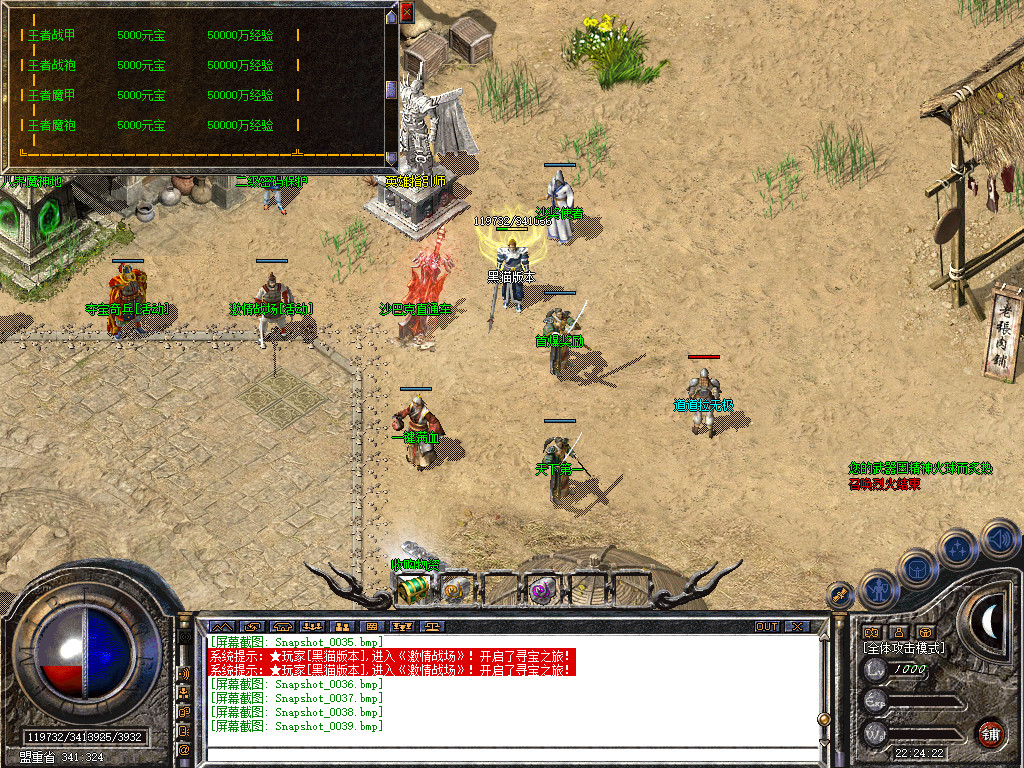Close the chat panel with X button
Image resolution: width=1024 pixels, height=768 pixels.
coord(797,627)
